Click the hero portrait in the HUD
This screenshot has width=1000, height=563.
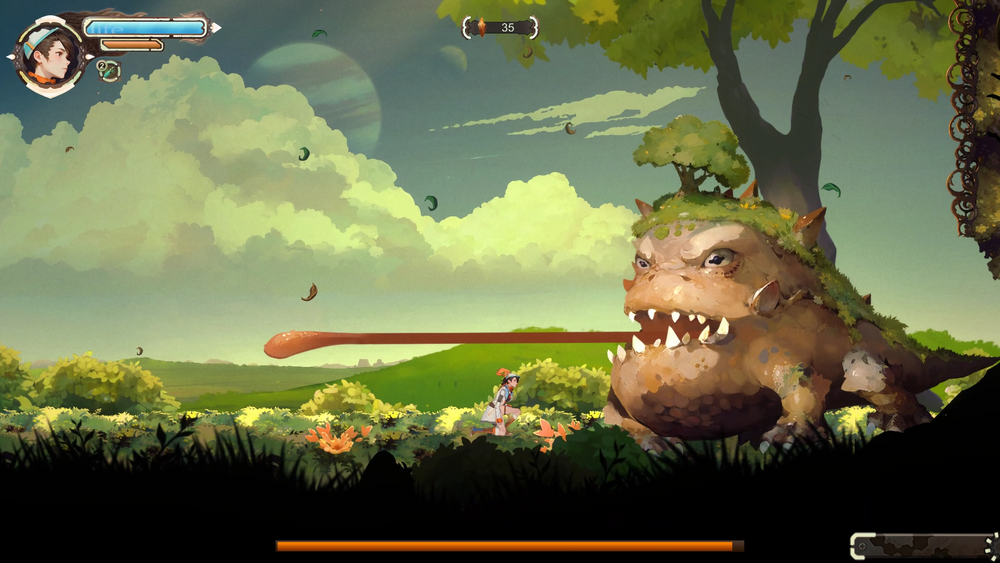(50, 56)
